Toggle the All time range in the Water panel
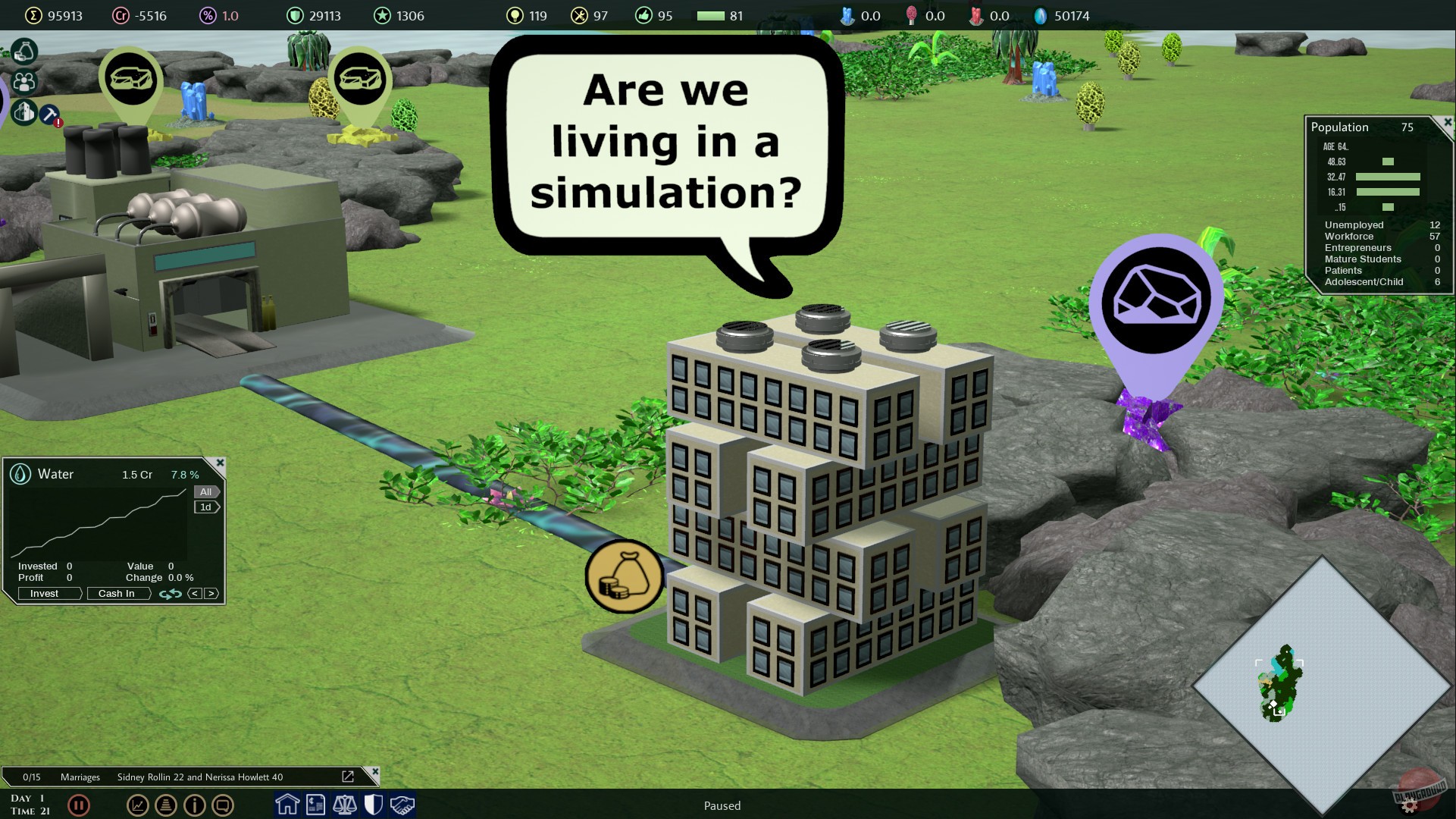 point(205,491)
